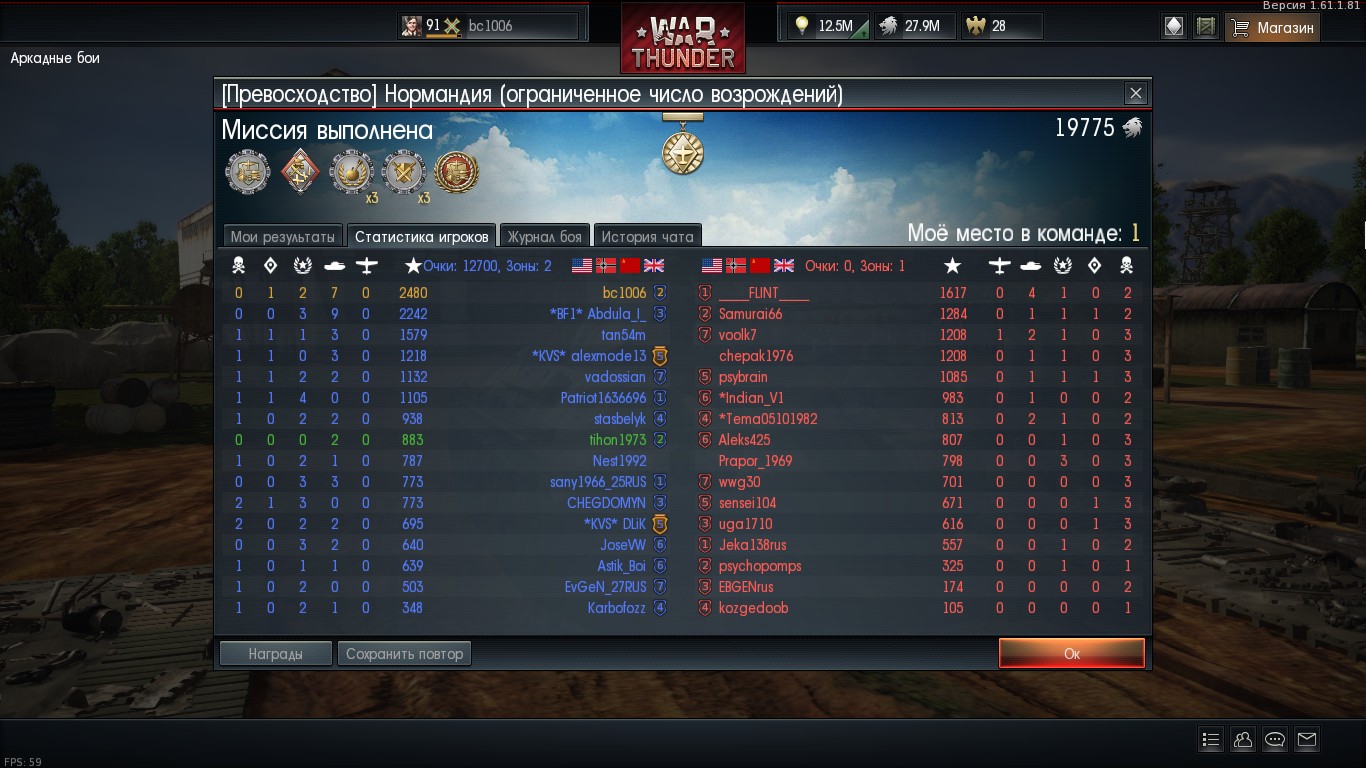Select player bc1006 in the scoreboard
Image resolution: width=1366 pixels, height=768 pixels.
[624, 293]
